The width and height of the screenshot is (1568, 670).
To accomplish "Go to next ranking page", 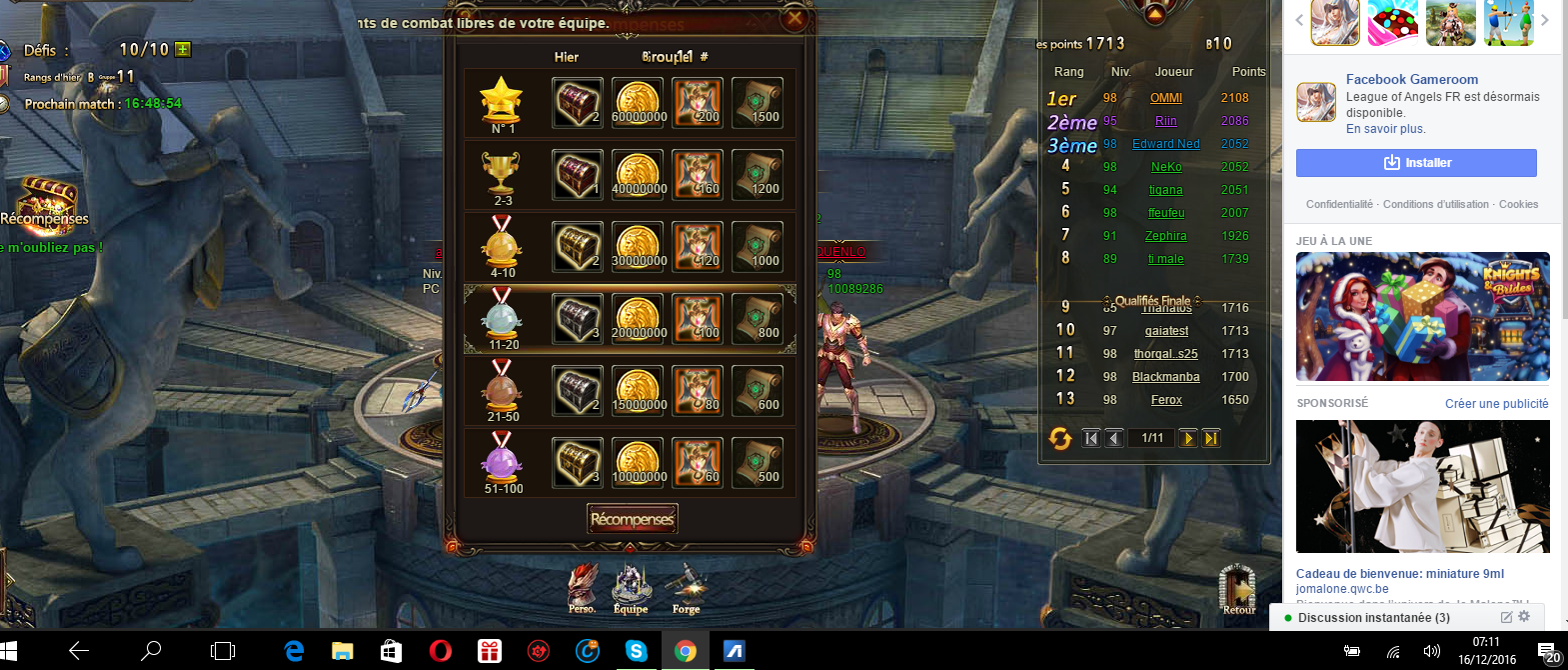I will [x=1187, y=438].
